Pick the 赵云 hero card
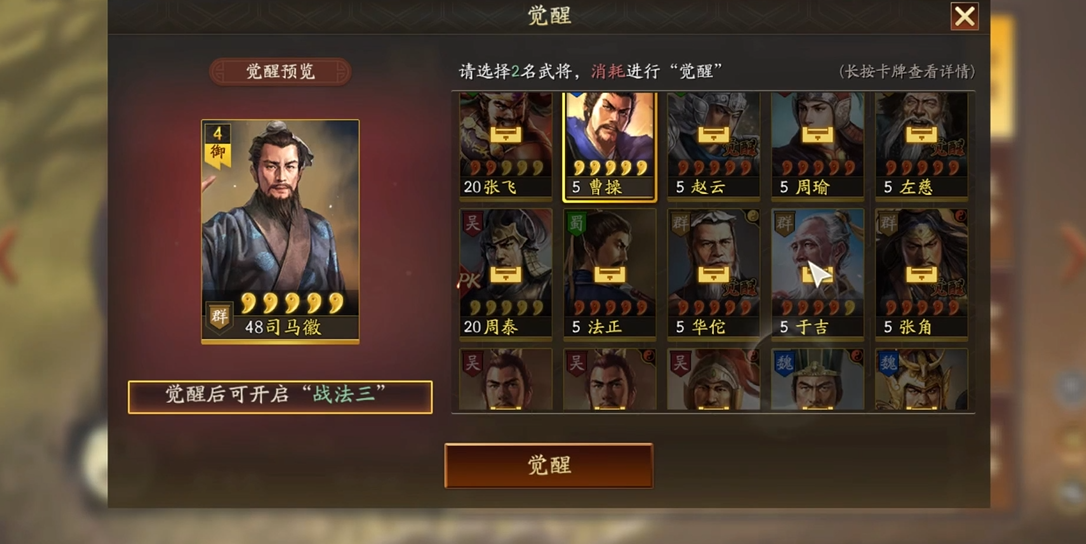1086x544 pixels. (713, 146)
